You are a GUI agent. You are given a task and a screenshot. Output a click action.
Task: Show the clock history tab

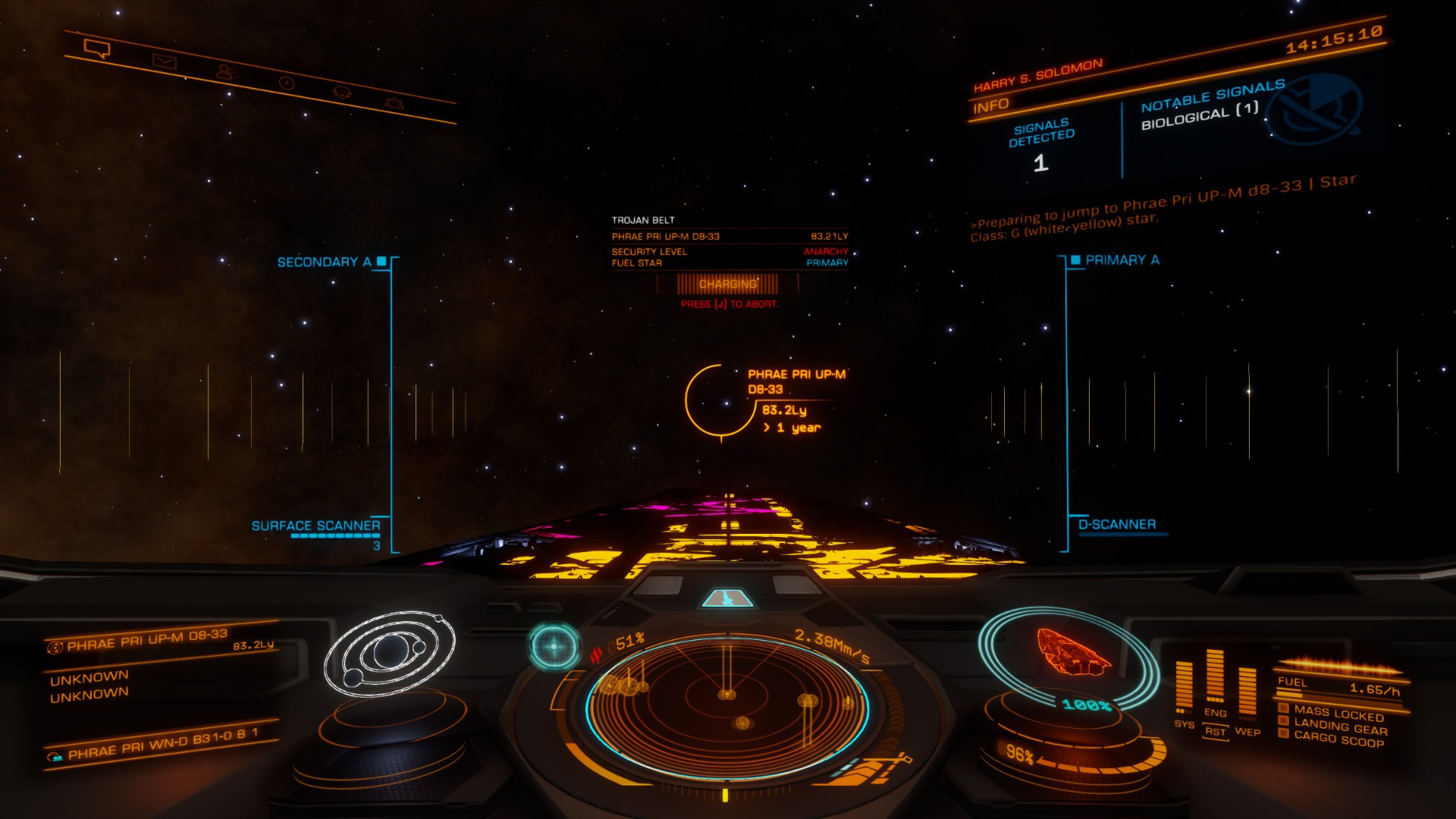pos(287,83)
